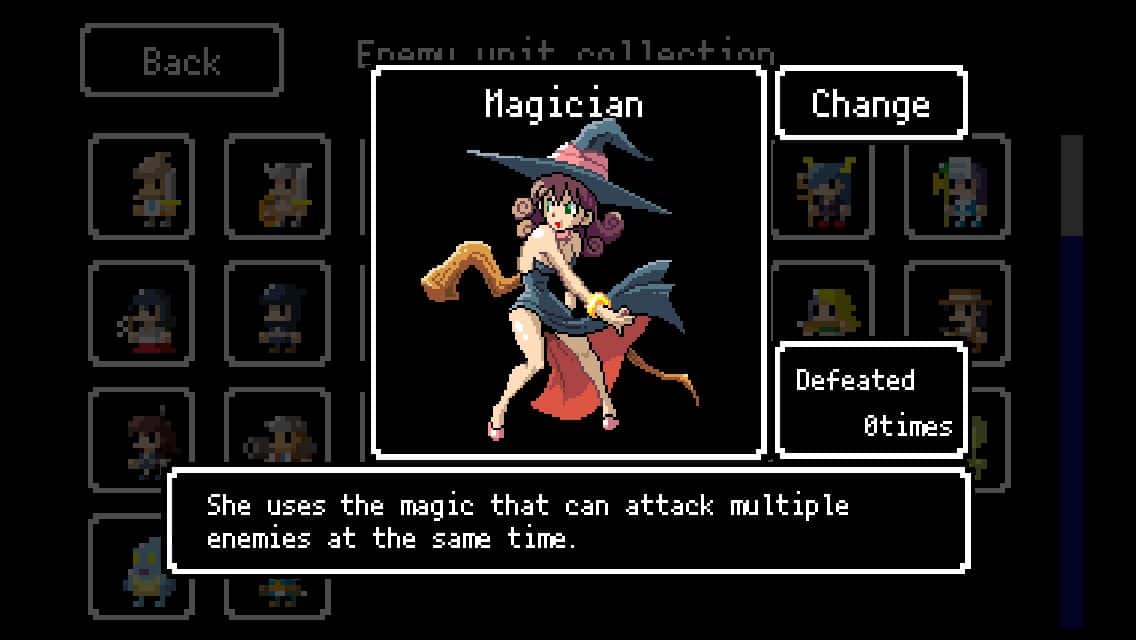Viewport: 1136px width, 640px height.
Task: Select the grey-haired unit with round shield
Action: coord(277,440)
